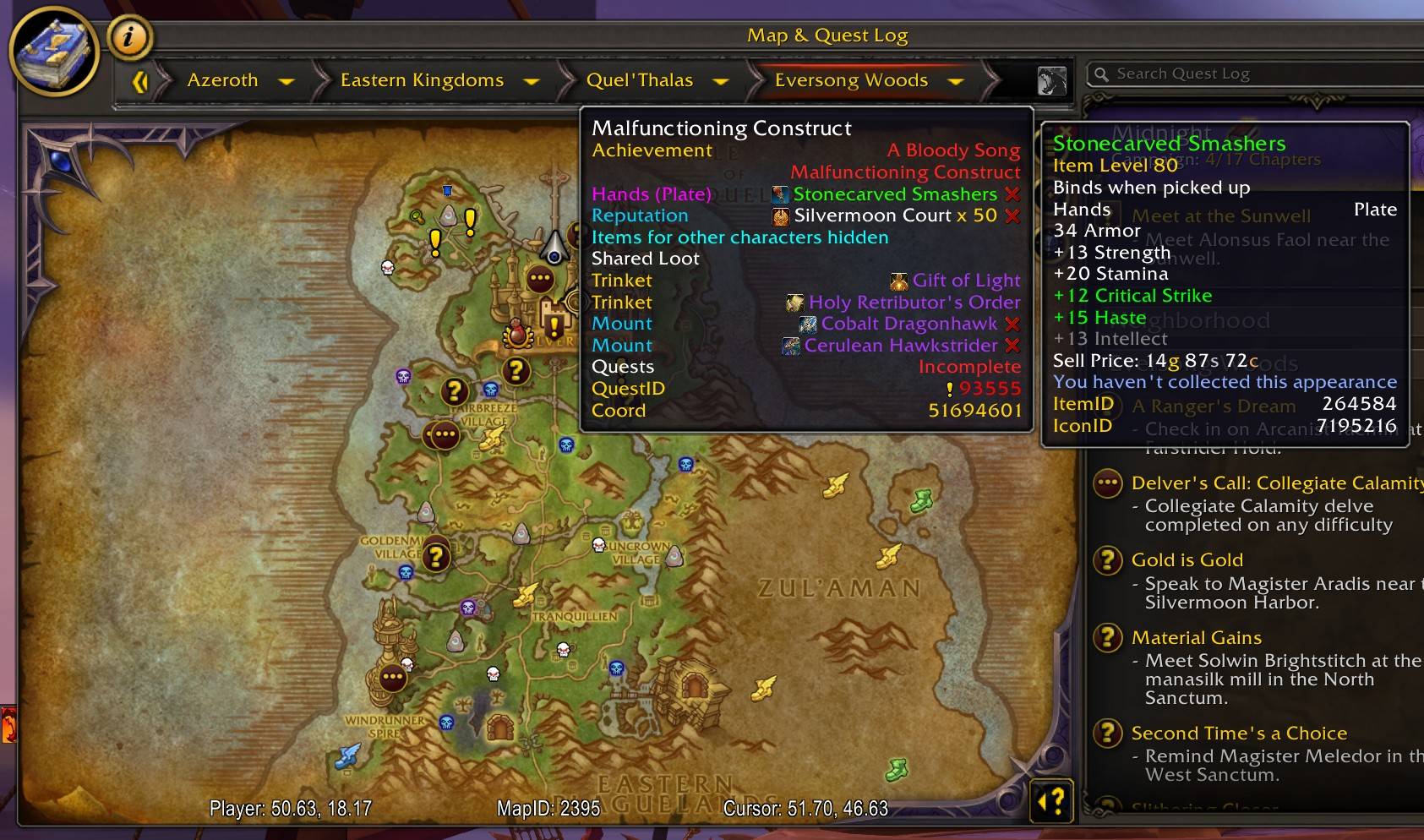Select the Gold is Gold quest
Viewport: 1424px width, 840px height.
click(x=1187, y=559)
